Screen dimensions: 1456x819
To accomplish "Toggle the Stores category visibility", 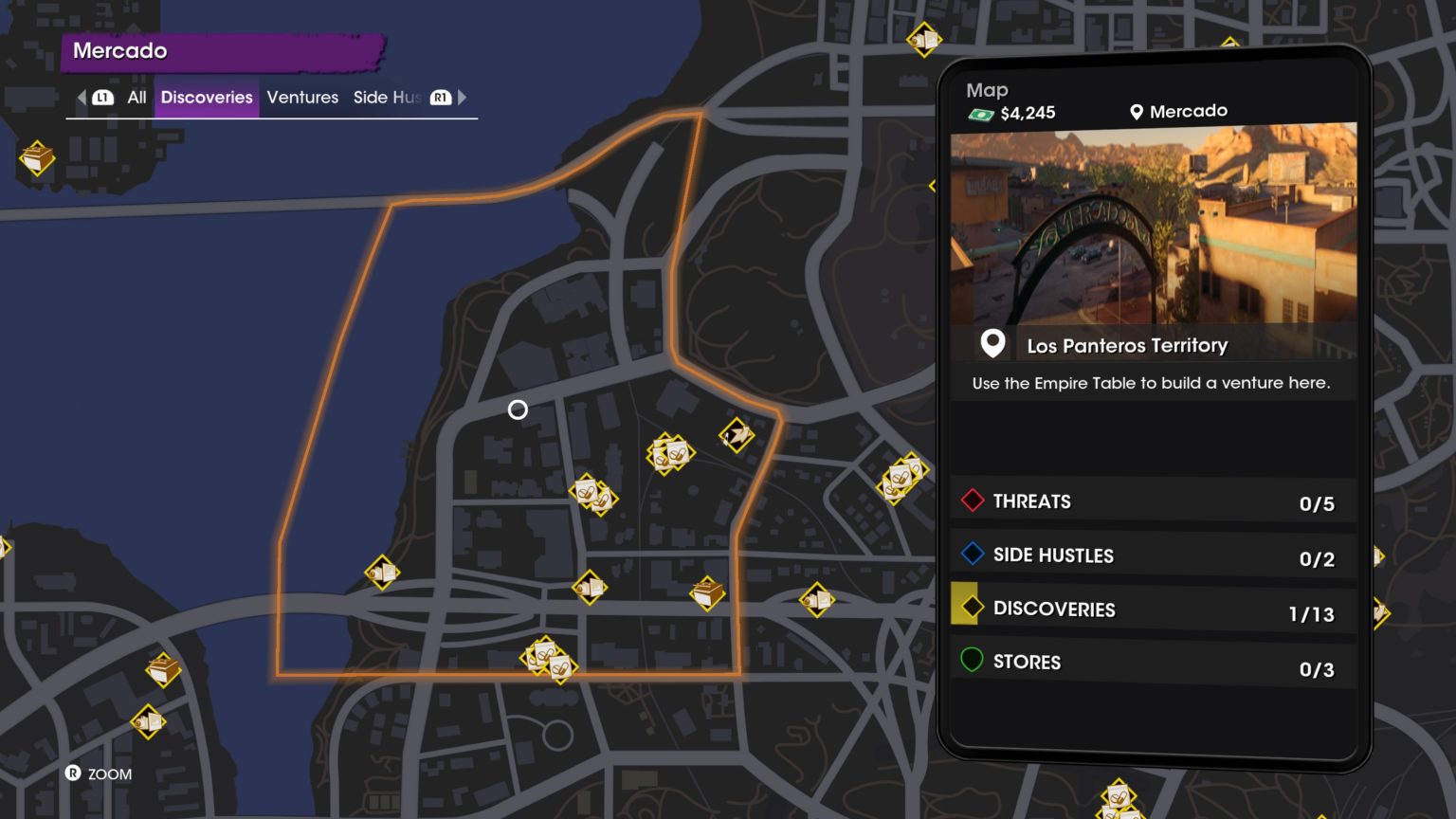I will tap(1151, 662).
